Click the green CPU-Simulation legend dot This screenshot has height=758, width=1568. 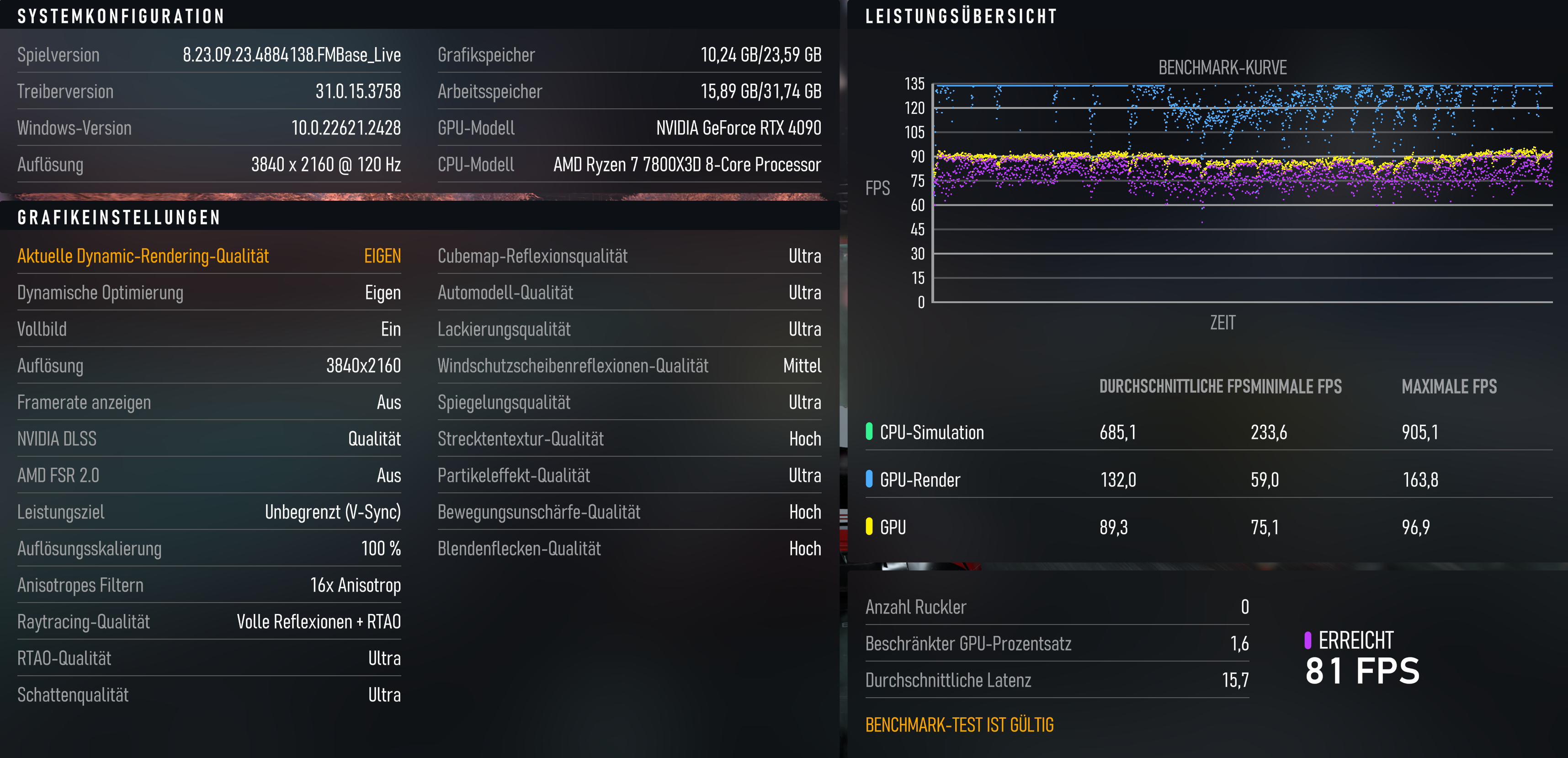click(869, 432)
